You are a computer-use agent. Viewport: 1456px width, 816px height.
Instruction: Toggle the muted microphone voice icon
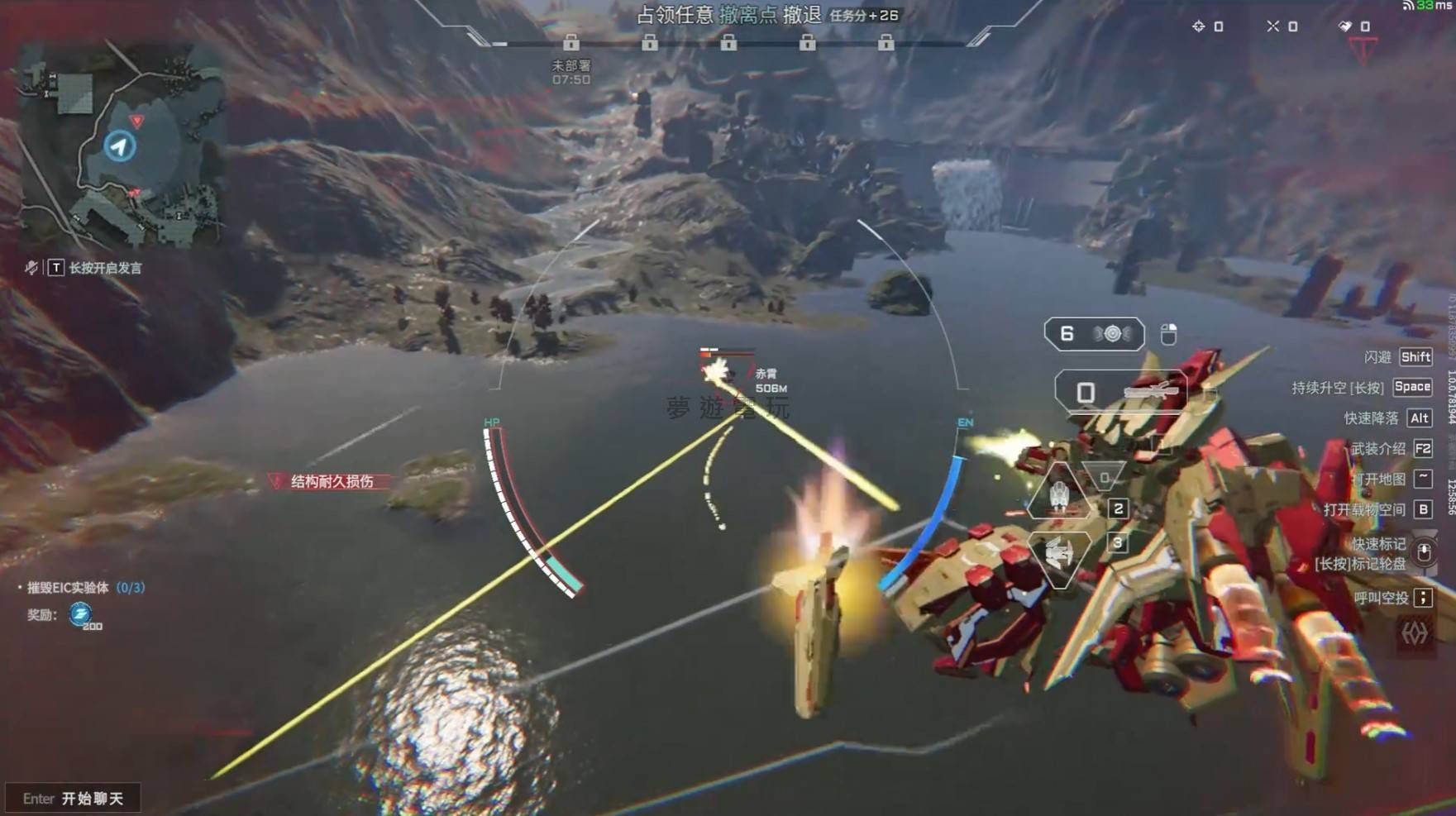pyautogui.click(x=31, y=267)
